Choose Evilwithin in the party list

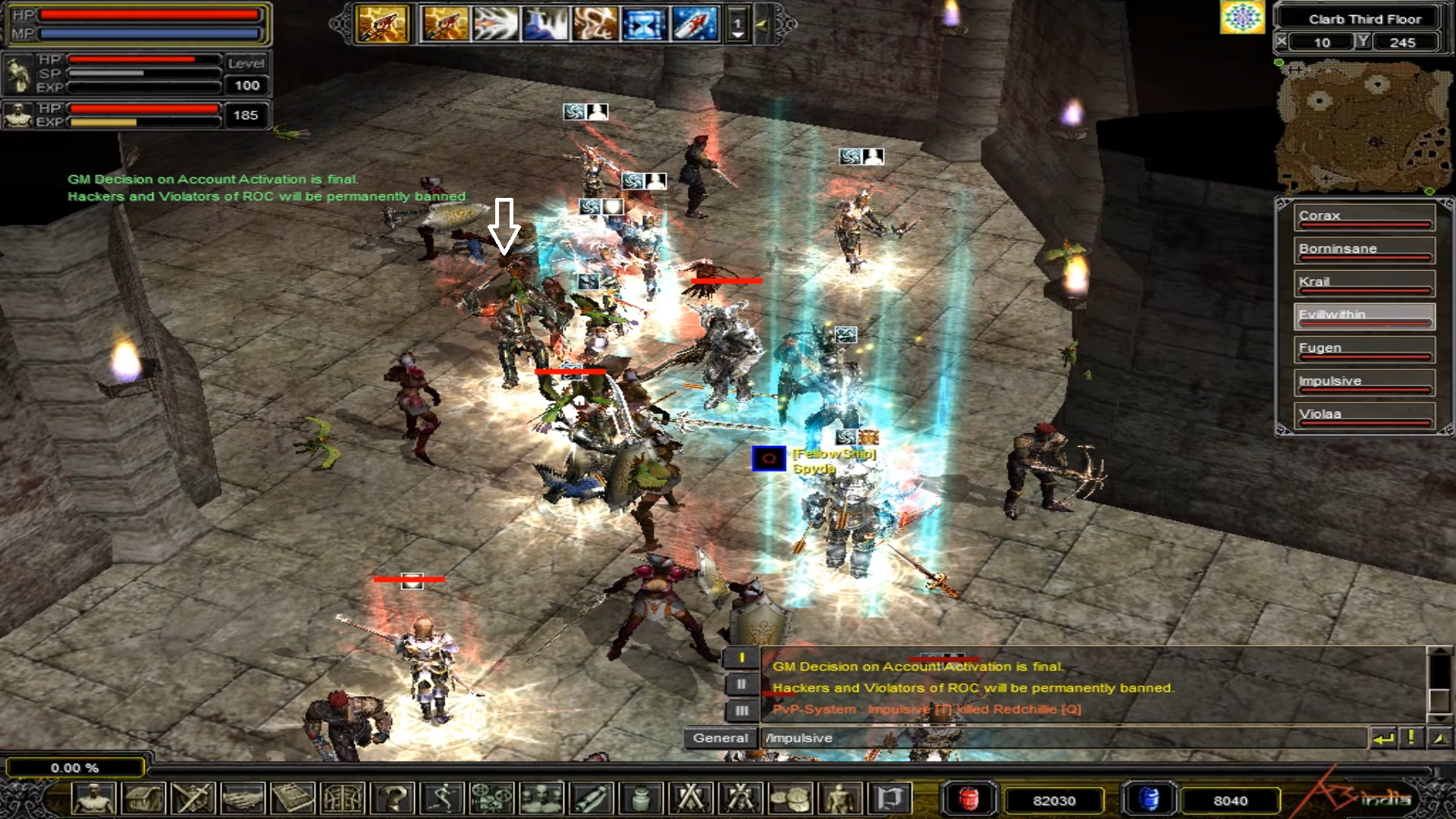(1363, 316)
